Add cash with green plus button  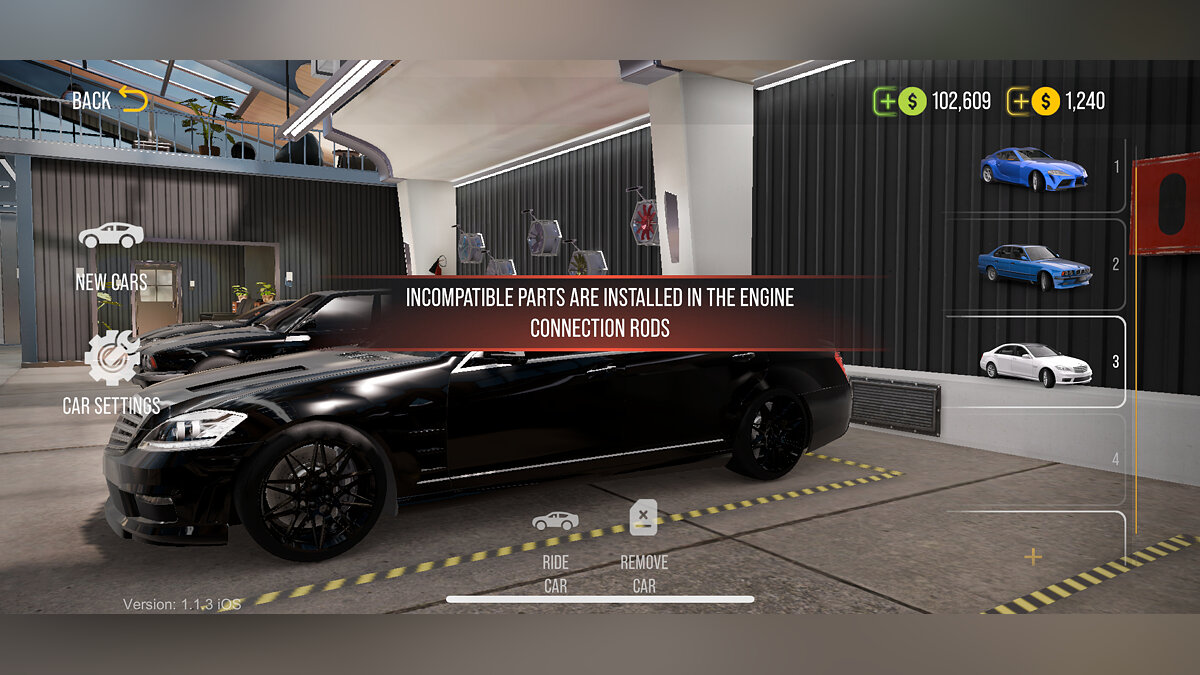886,101
